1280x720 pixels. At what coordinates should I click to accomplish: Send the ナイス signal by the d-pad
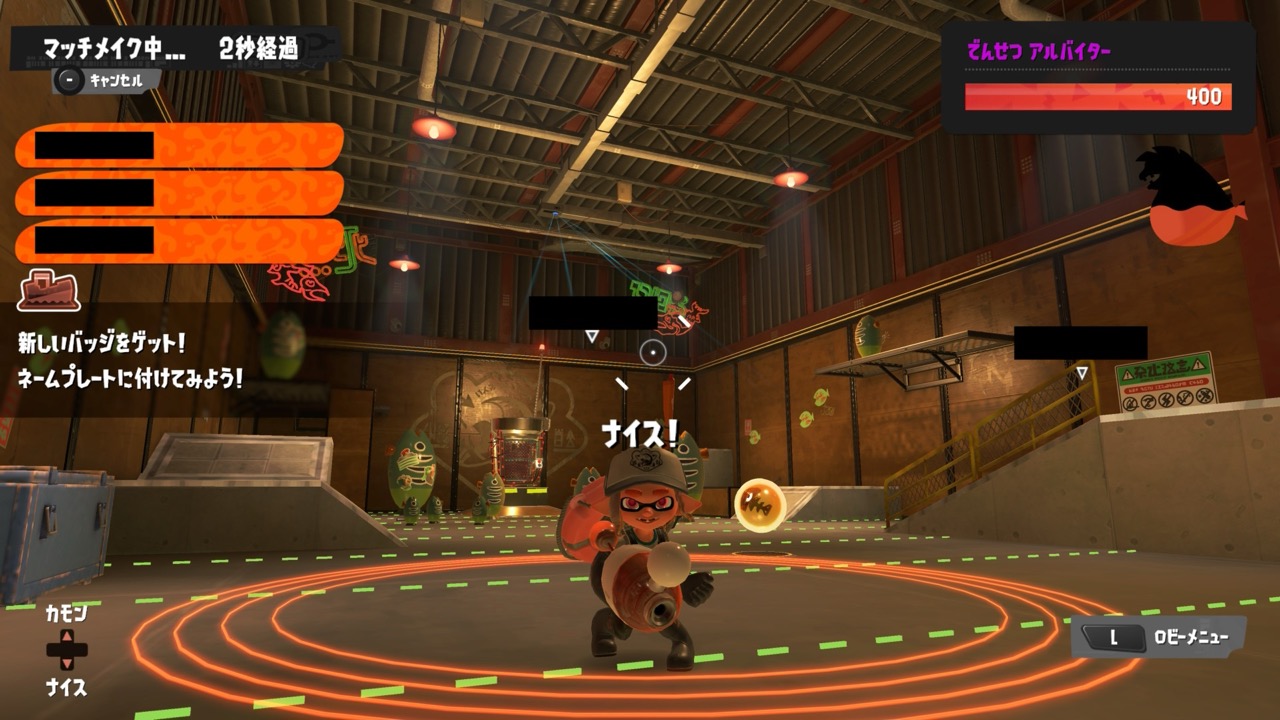coord(66,687)
